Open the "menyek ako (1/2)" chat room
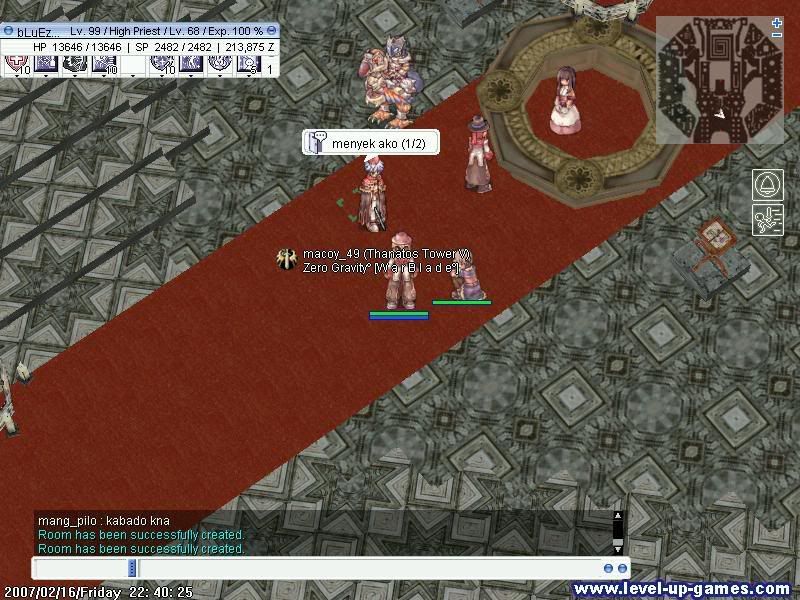The image size is (800, 600). pos(371,144)
